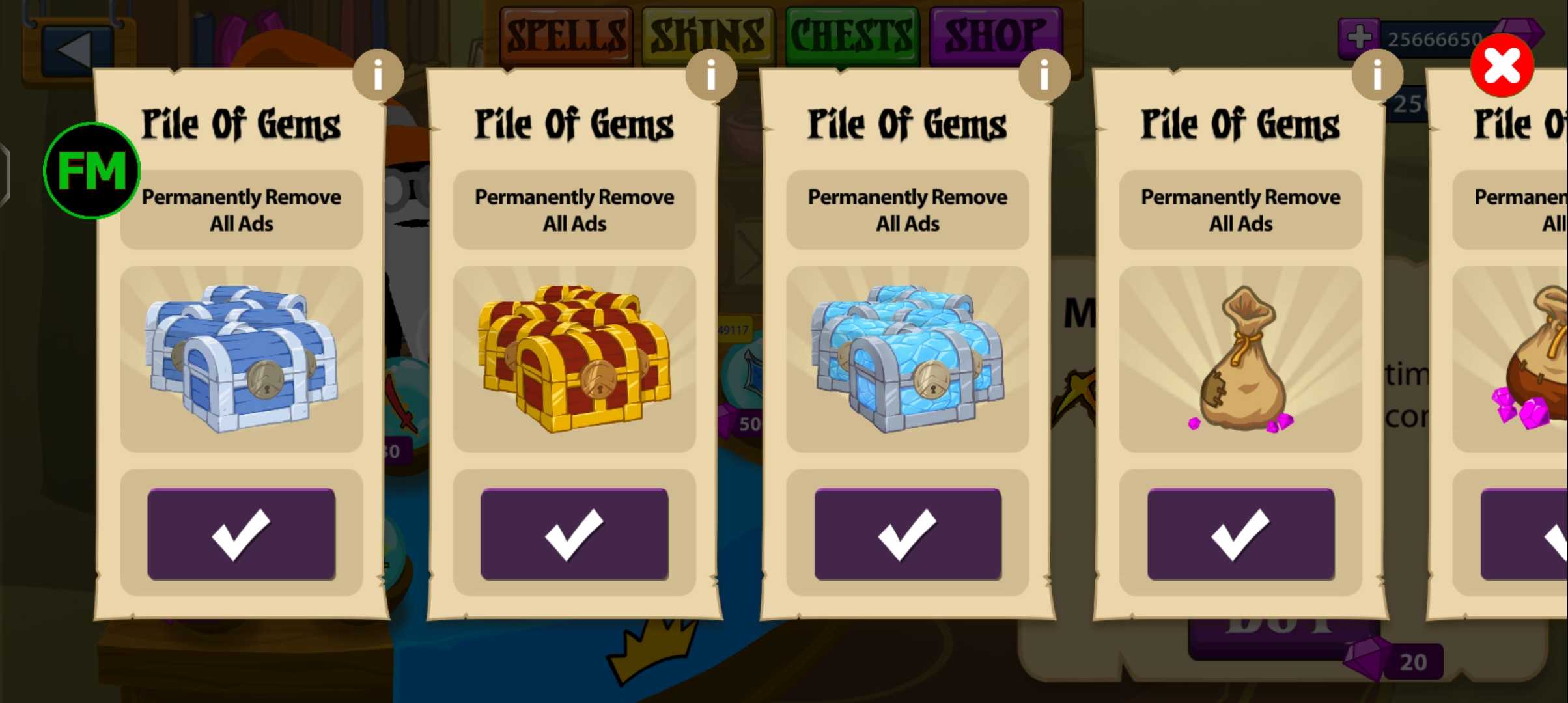Switch to the Skins tab
The width and height of the screenshot is (1568, 703).
tap(708, 34)
